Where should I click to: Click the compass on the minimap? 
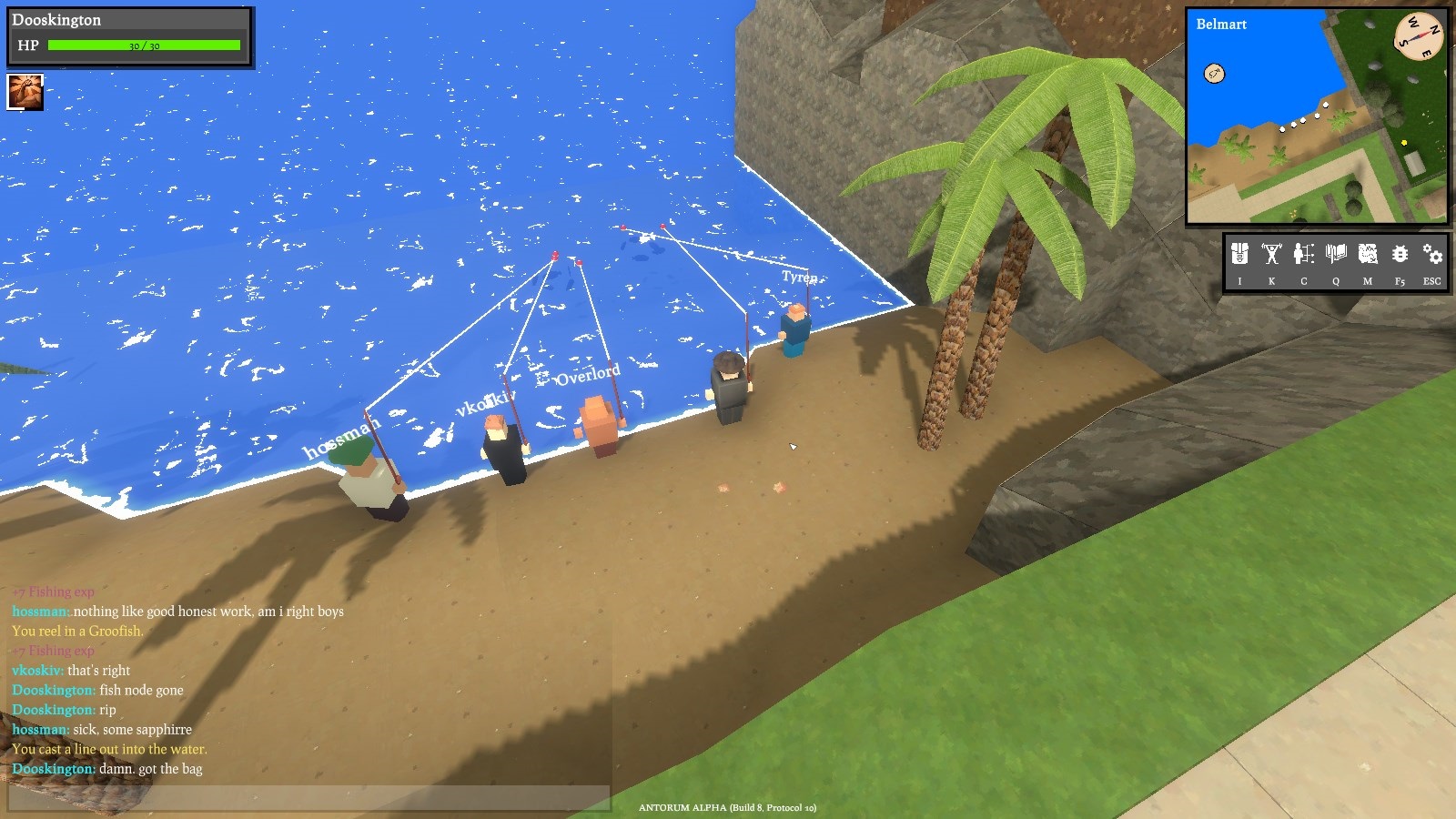point(1419,36)
